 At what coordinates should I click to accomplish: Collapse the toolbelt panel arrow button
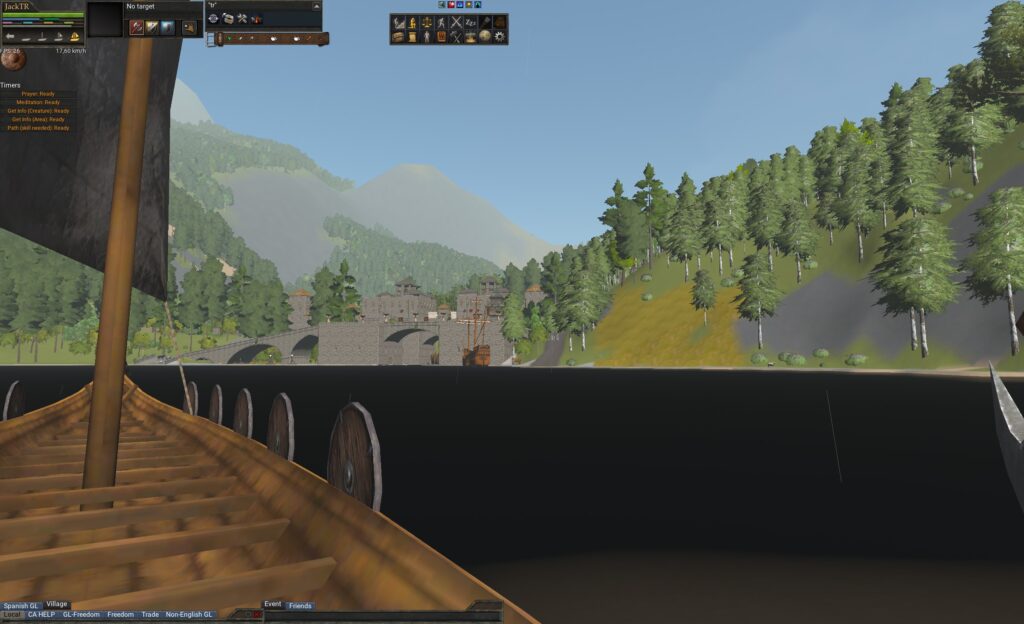click(x=316, y=6)
